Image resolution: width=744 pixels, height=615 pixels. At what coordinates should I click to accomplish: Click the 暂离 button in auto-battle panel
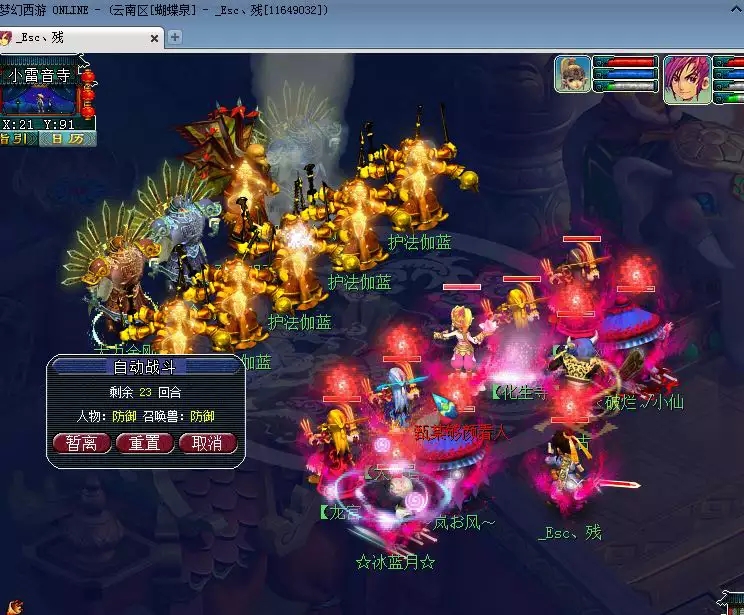coord(81,443)
